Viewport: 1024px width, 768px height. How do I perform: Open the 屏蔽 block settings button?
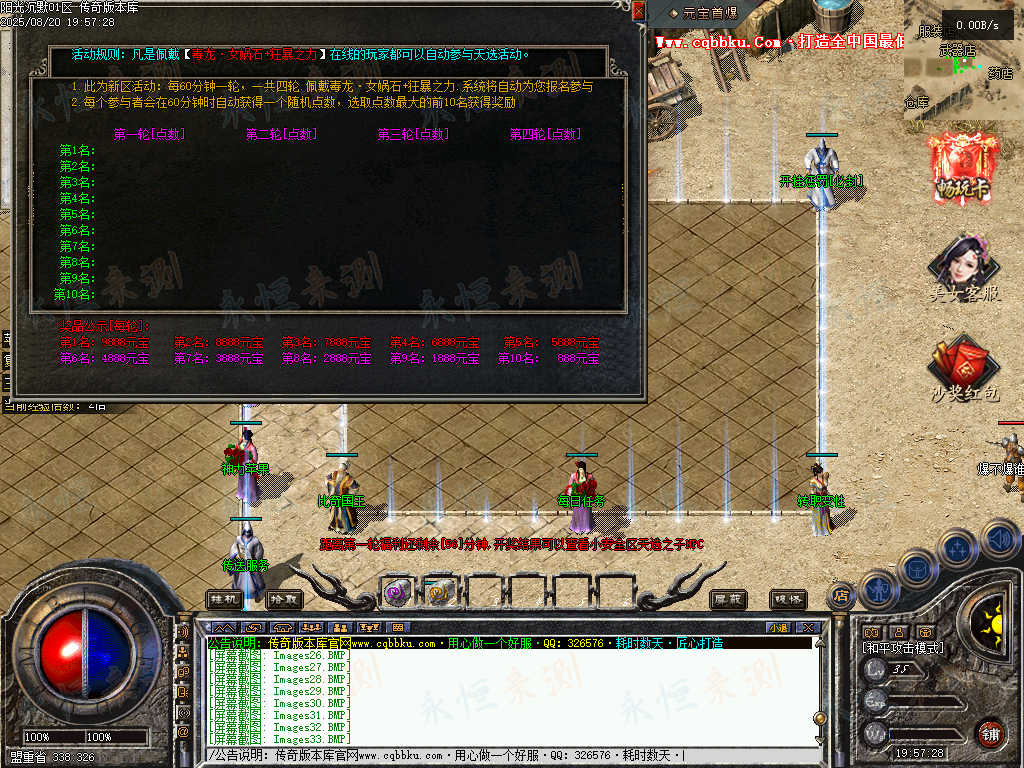point(728,599)
